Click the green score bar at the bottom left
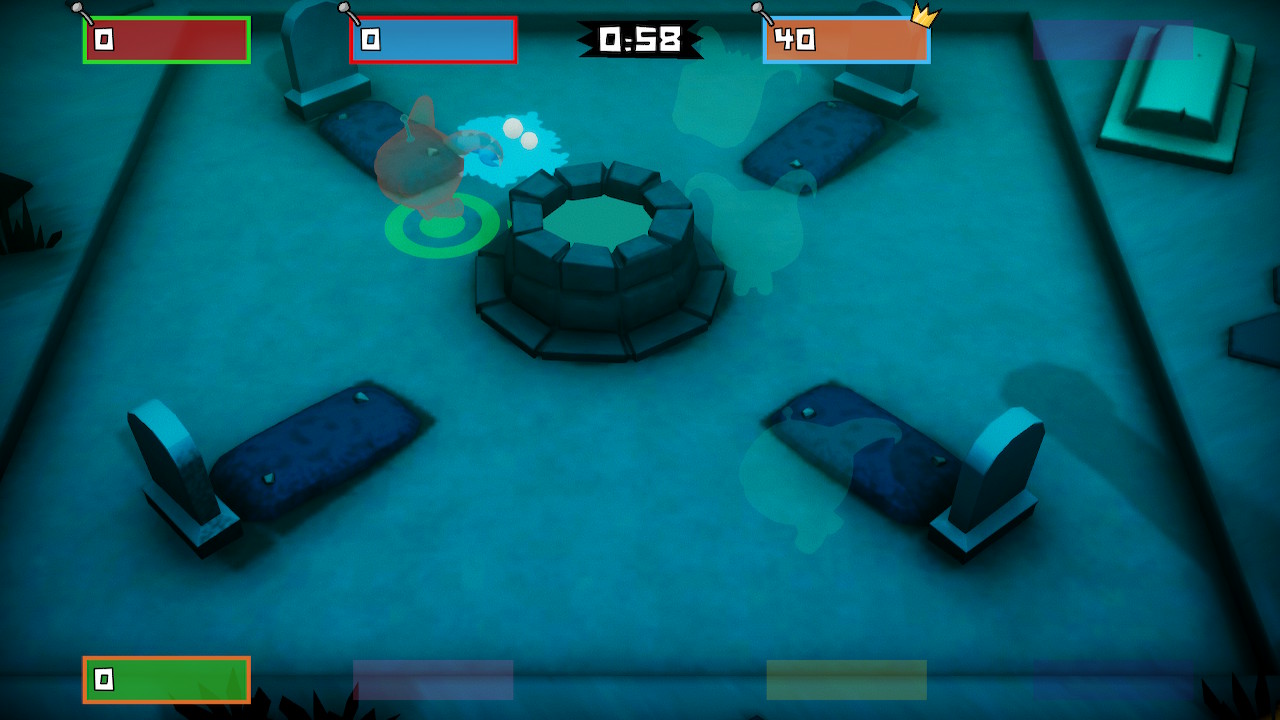 (165, 678)
